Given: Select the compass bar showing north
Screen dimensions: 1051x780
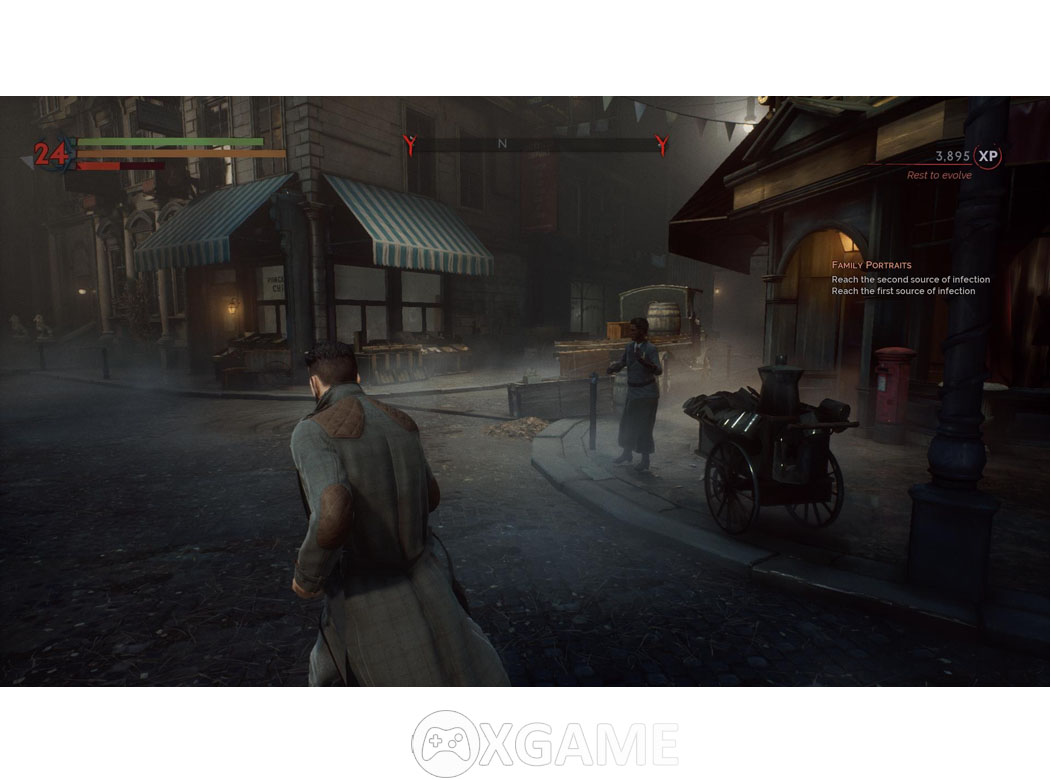Looking at the screenshot, I should coord(533,144).
